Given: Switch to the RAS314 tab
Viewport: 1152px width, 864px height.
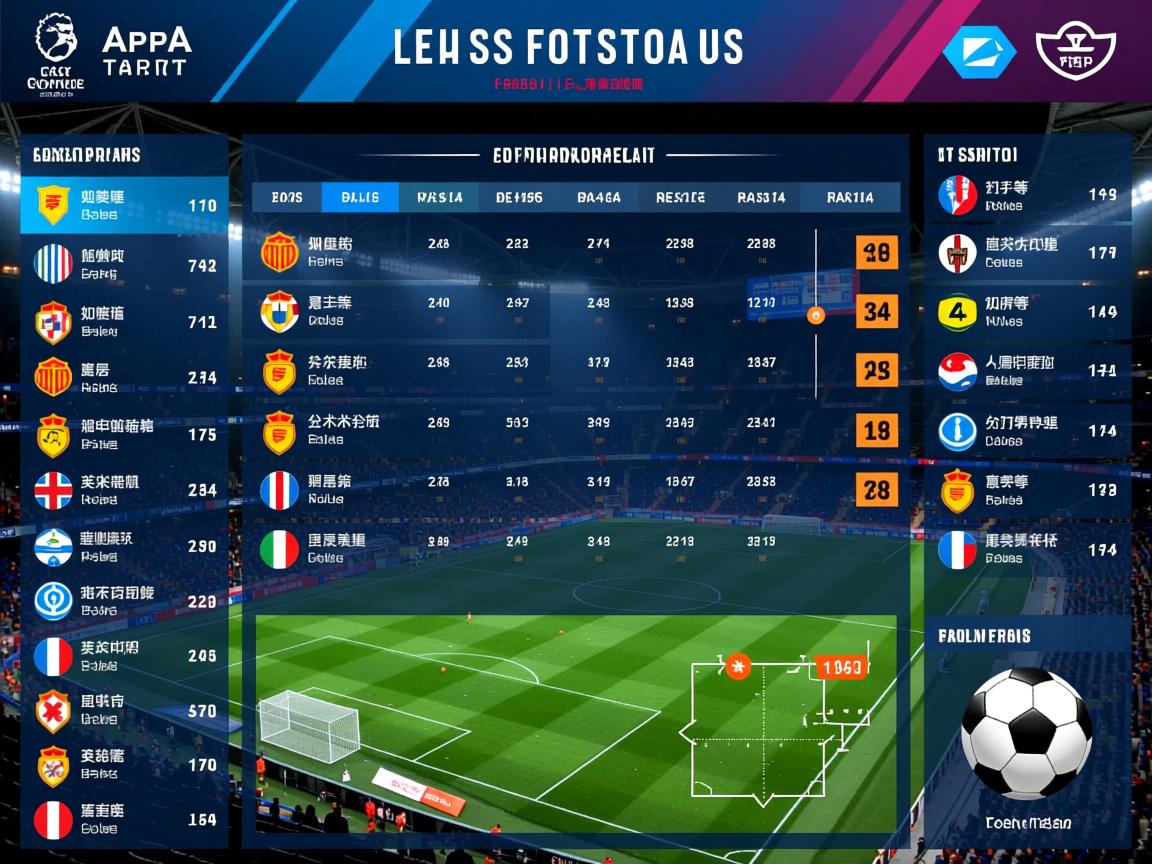Looking at the screenshot, I should coord(761,197).
